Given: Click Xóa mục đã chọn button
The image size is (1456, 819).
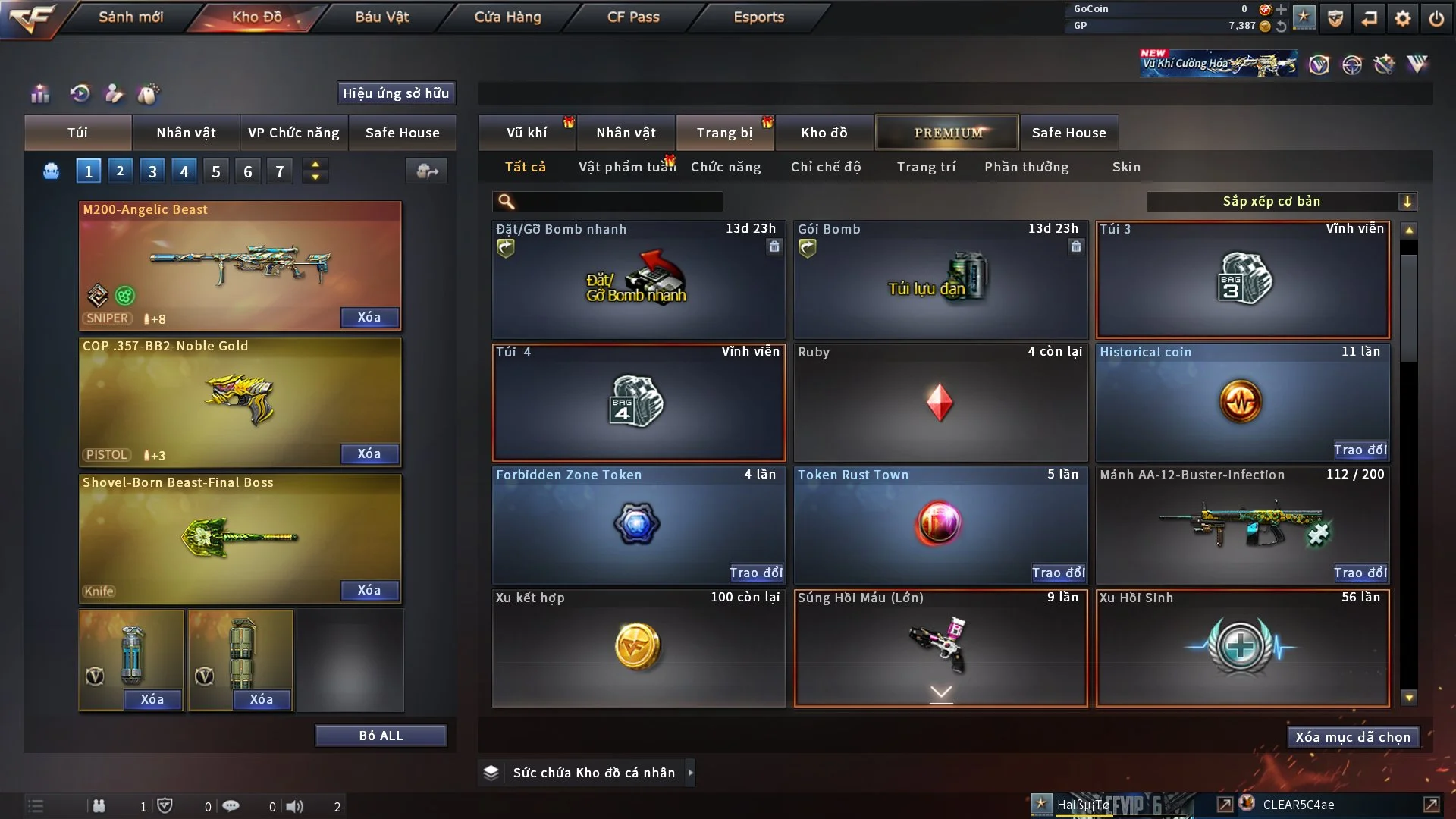Looking at the screenshot, I should point(1353,737).
